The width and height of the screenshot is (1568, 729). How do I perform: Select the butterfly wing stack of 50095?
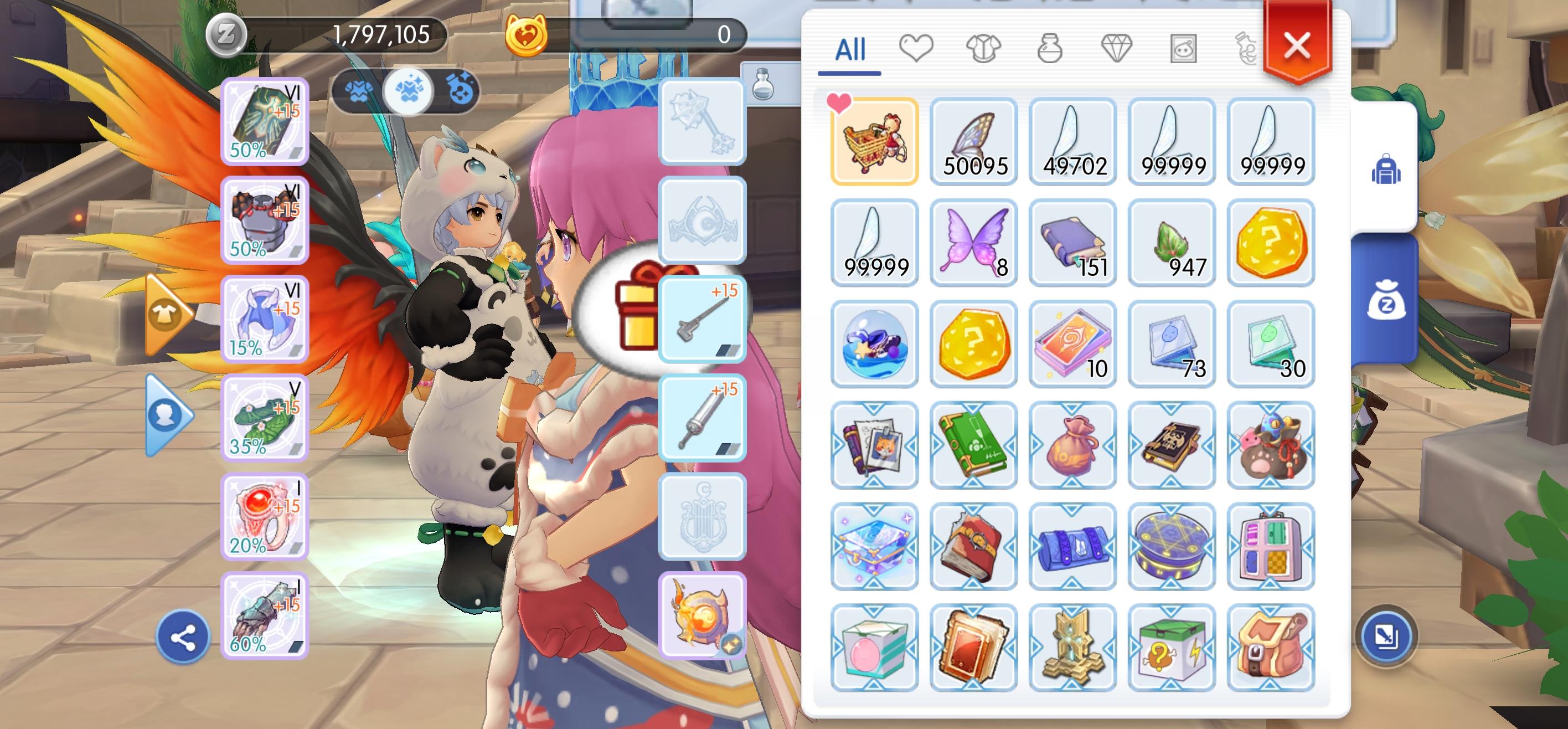tap(974, 140)
